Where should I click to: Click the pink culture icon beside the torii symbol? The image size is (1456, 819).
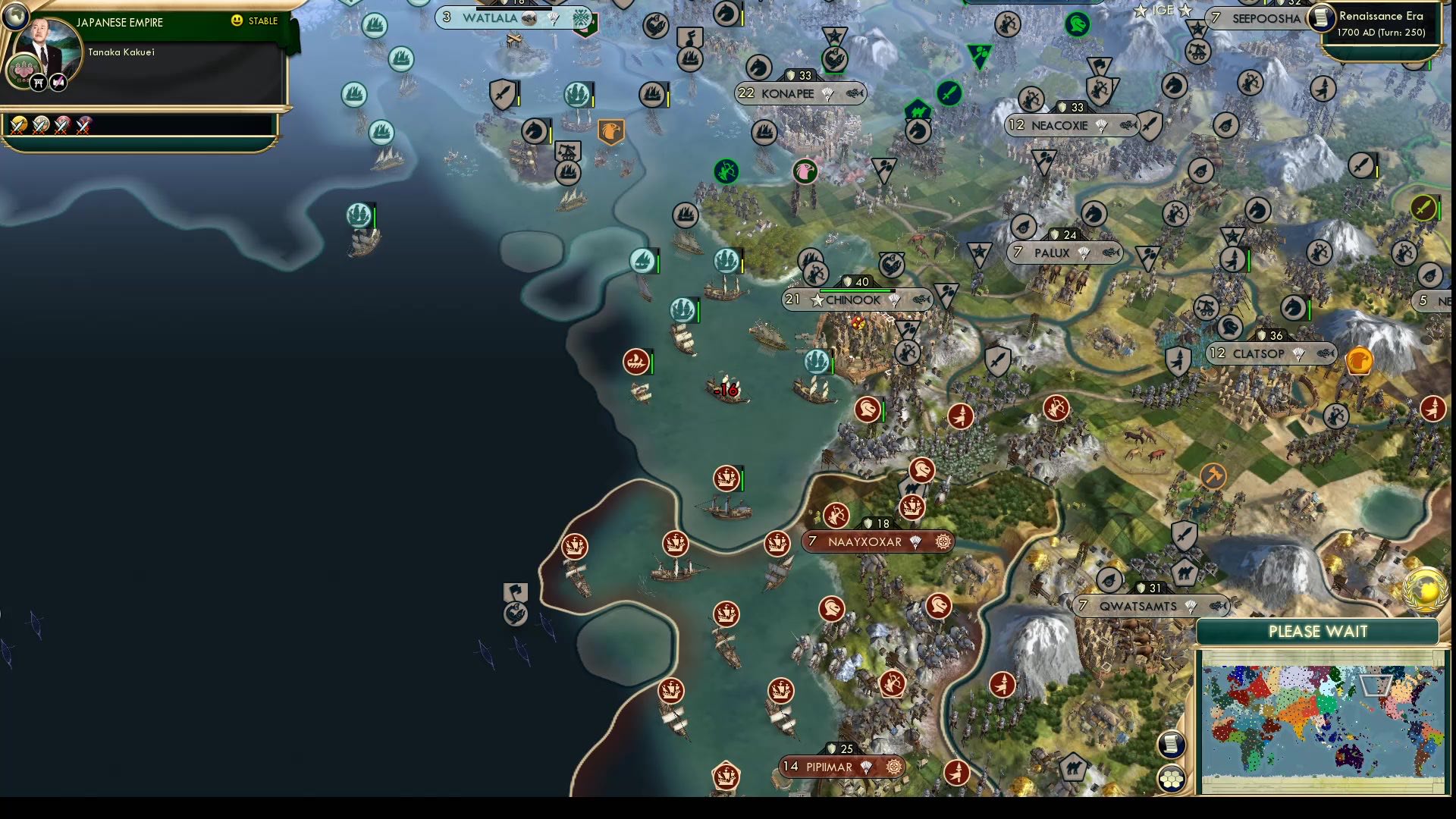pos(57,83)
